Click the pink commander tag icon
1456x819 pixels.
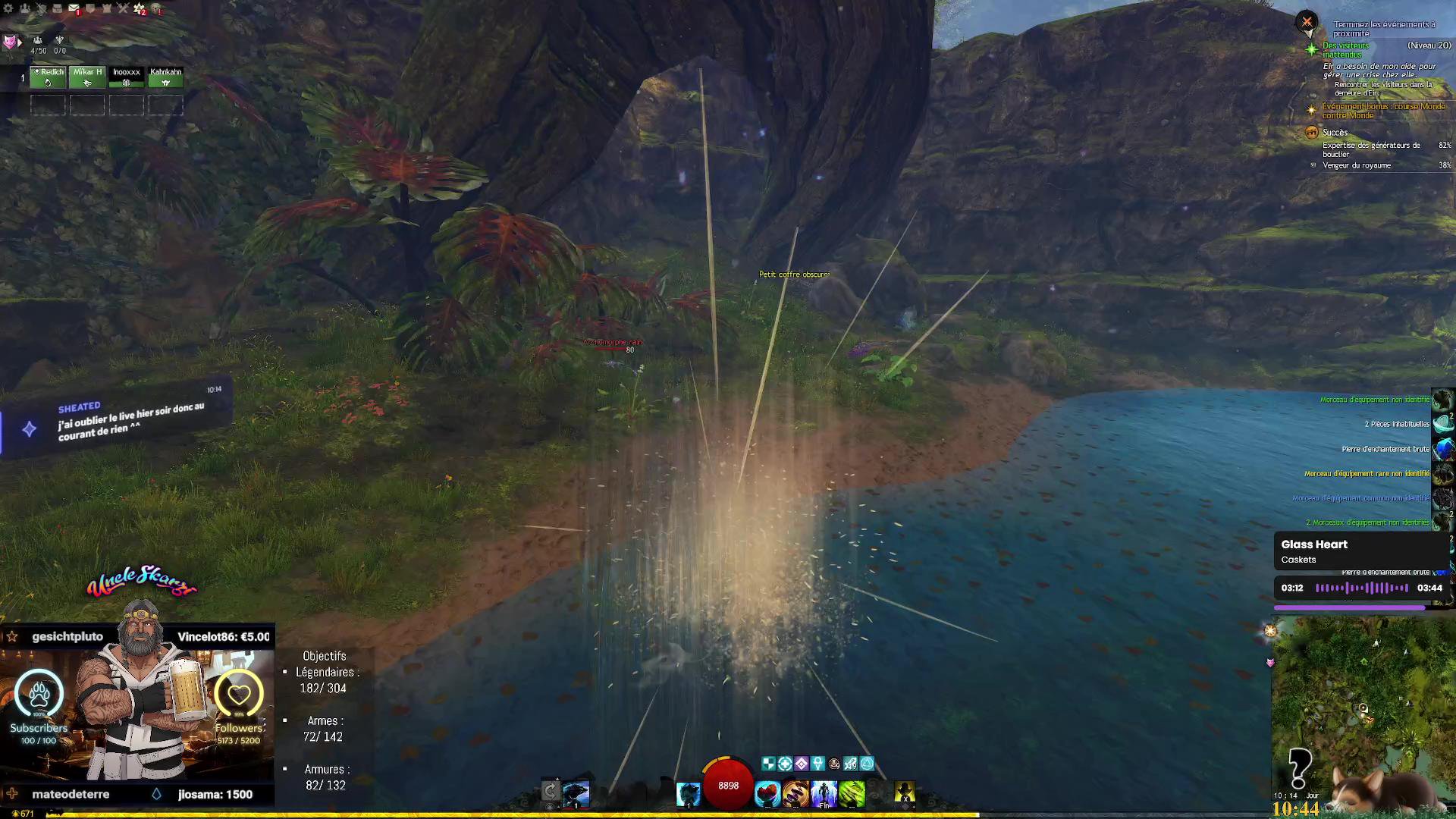tap(10, 42)
